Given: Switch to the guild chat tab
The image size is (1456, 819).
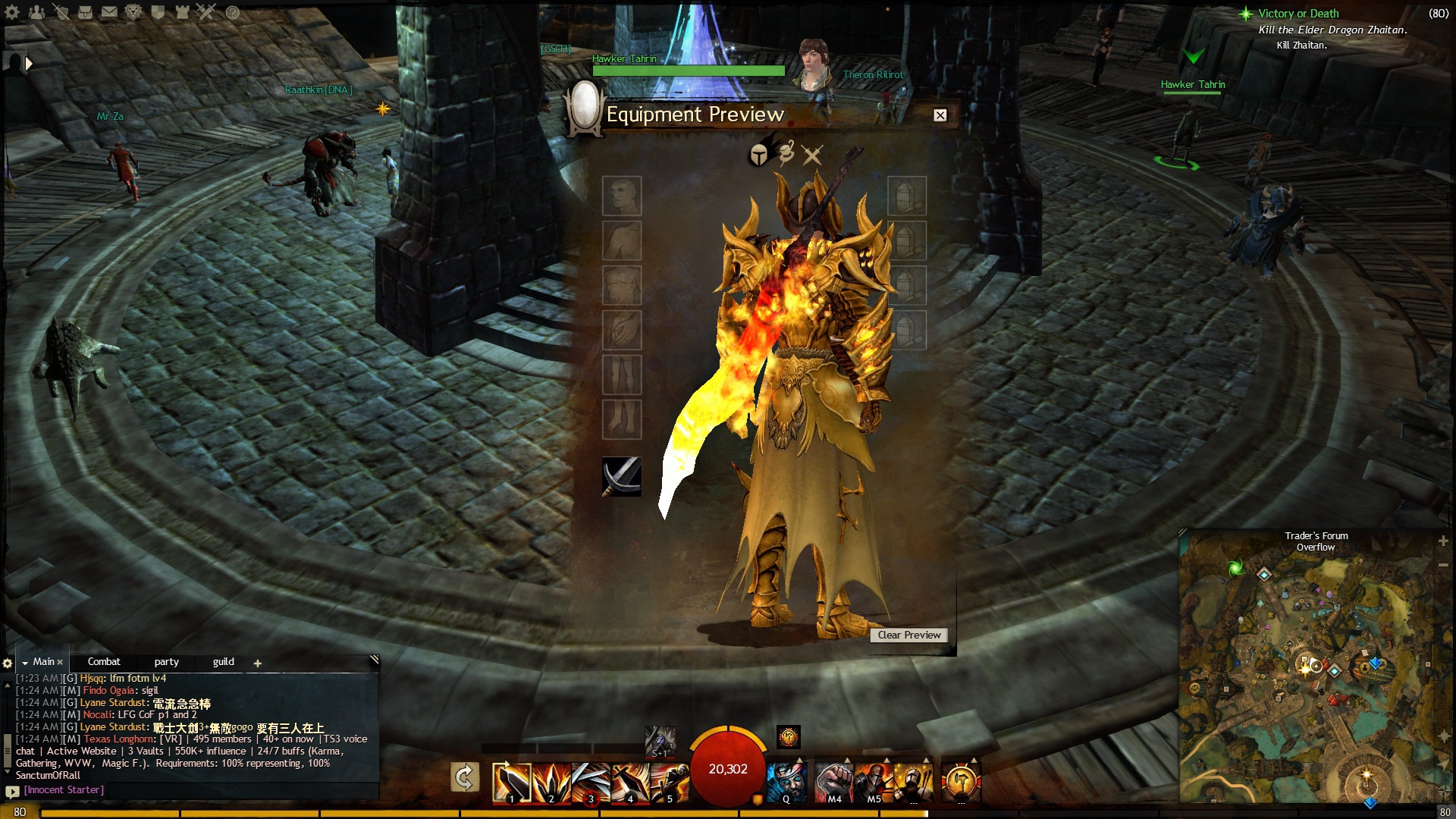Looking at the screenshot, I should tap(223, 662).
